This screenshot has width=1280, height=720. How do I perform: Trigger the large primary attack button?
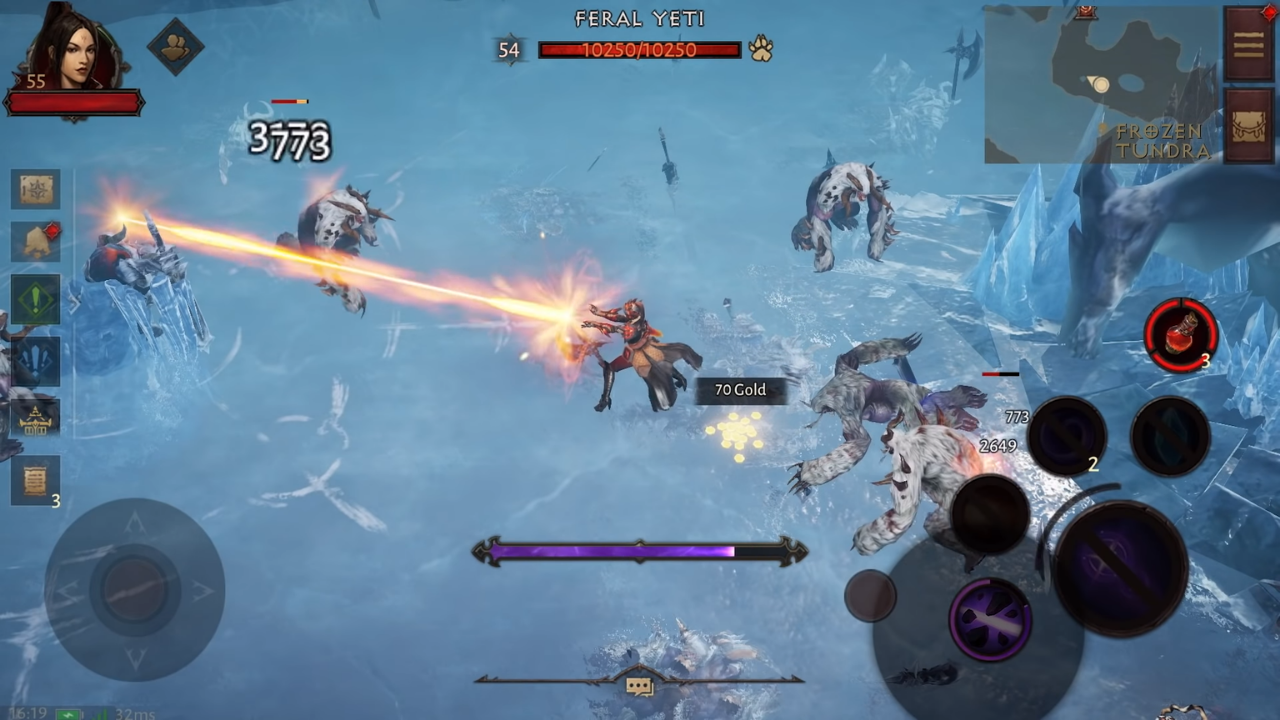[x=1120, y=565]
